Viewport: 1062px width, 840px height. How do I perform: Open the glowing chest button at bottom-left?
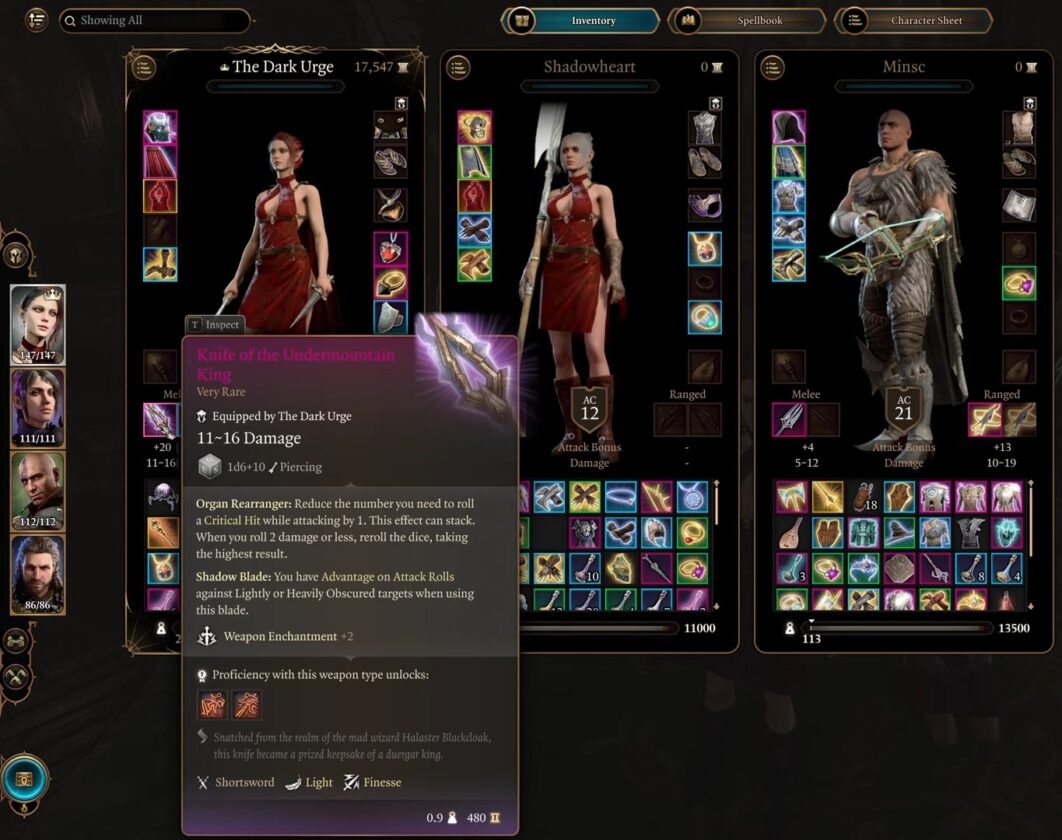pos(24,778)
